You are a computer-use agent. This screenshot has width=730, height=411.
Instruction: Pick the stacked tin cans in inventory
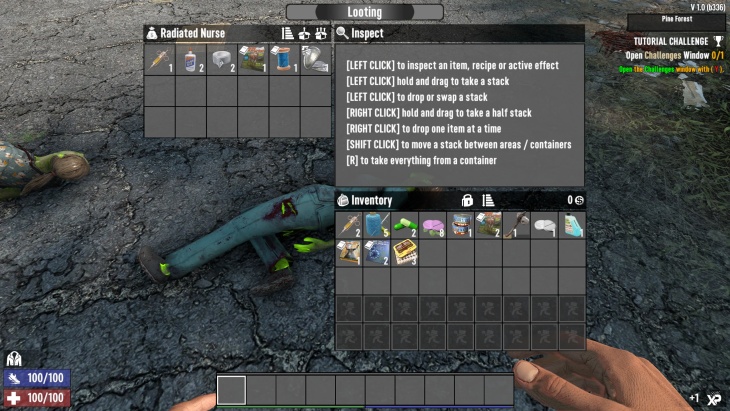461,226
